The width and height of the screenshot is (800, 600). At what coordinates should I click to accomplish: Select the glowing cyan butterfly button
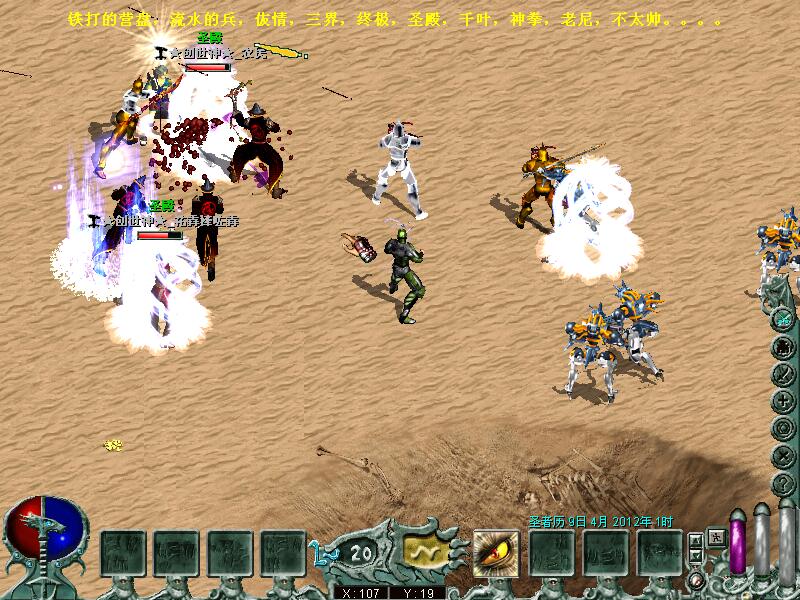point(783,319)
